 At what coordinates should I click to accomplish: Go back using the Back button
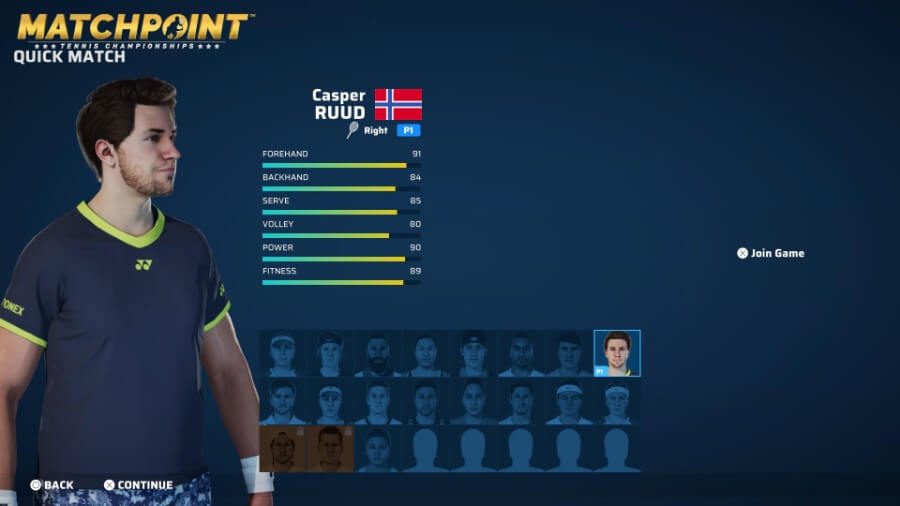[52, 485]
